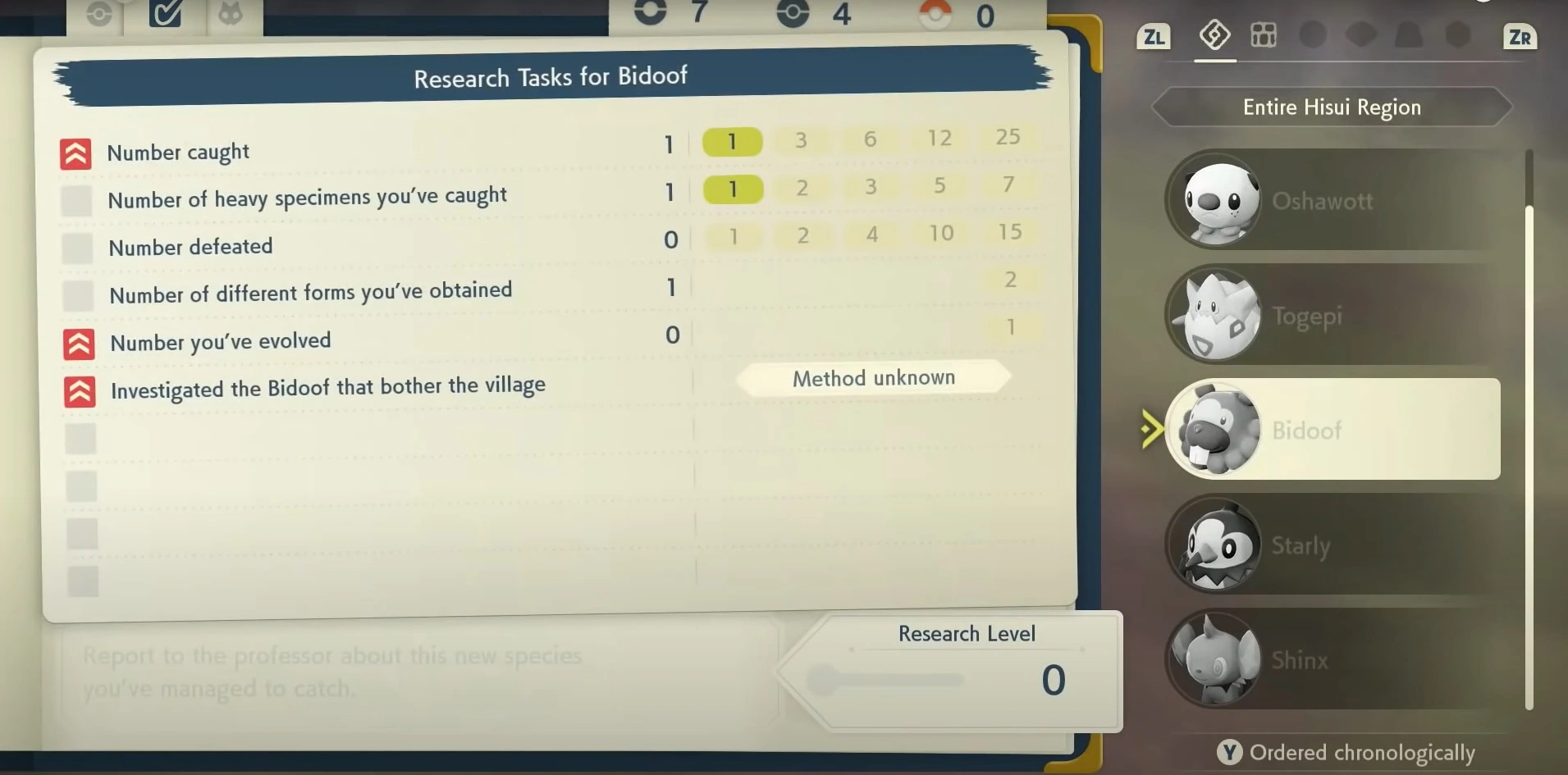The width and height of the screenshot is (1568, 775).
Task: Switch to the checkmark tasks tab
Action: tap(164, 13)
